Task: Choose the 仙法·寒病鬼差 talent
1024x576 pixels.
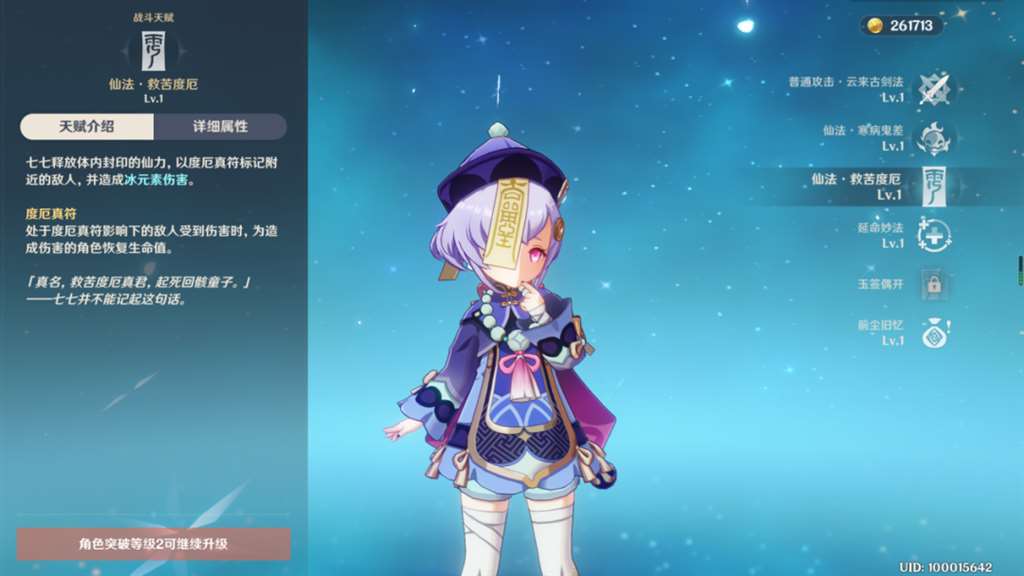Action: (933, 138)
